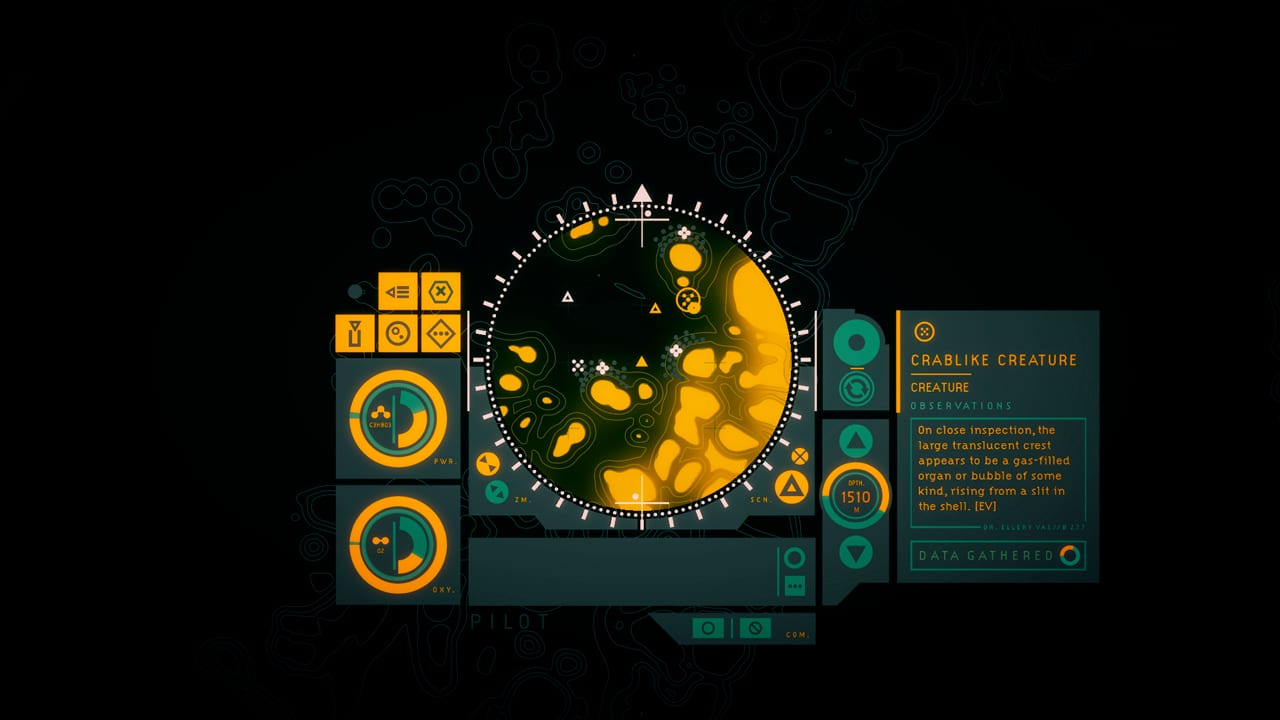Open the PWR. power gauge dial
This screenshot has width=1280, height=720.
coord(397,418)
